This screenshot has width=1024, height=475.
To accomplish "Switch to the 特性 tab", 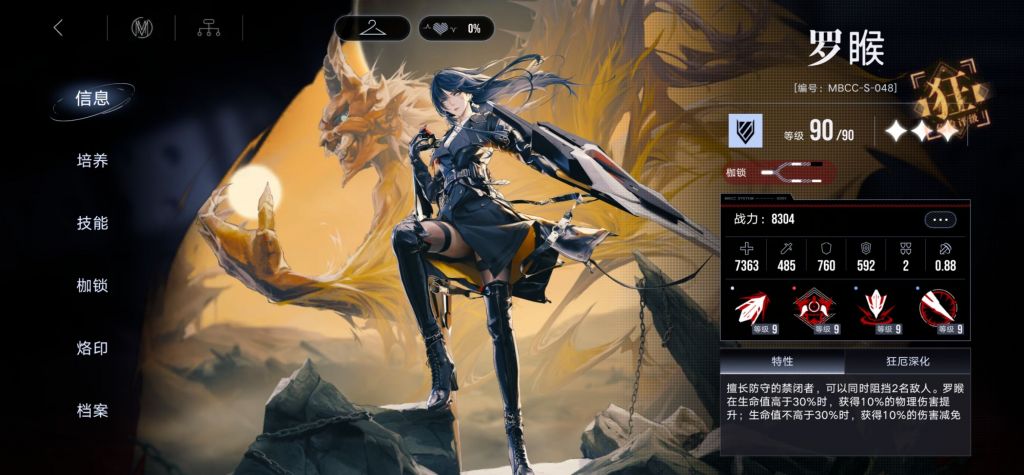I will 782,361.
